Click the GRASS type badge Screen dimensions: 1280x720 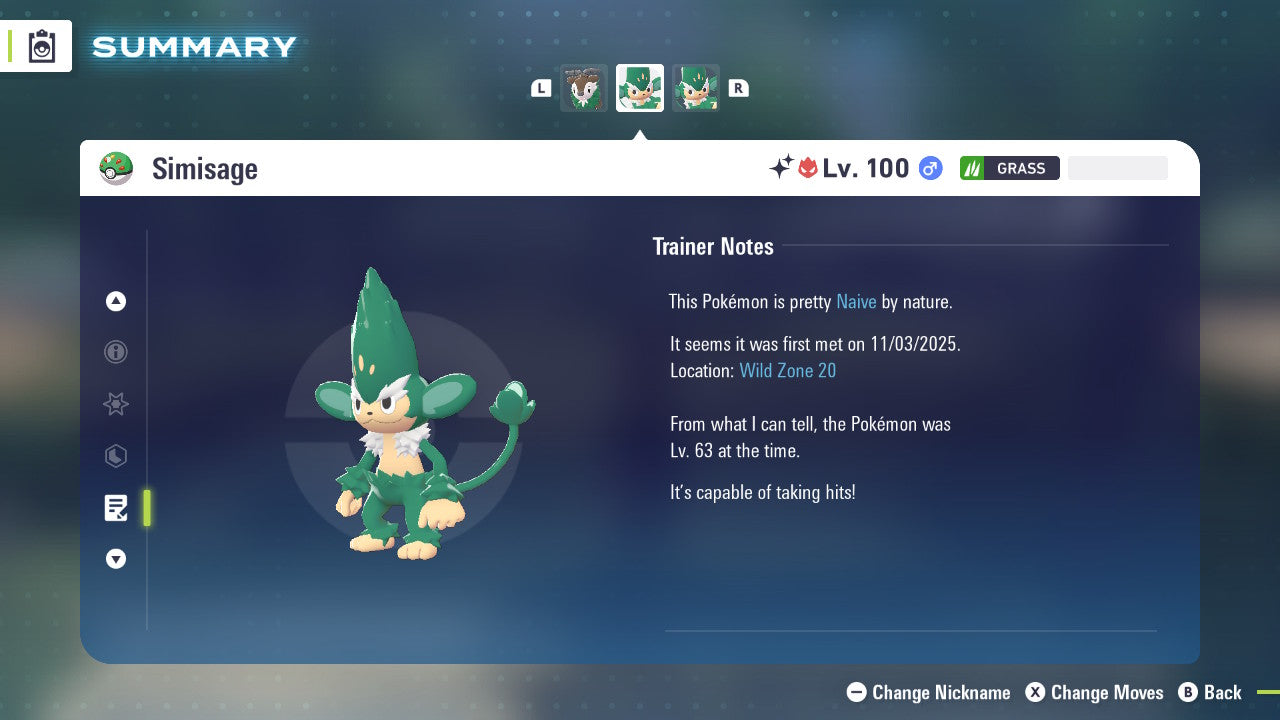pyautogui.click(x=1009, y=168)
